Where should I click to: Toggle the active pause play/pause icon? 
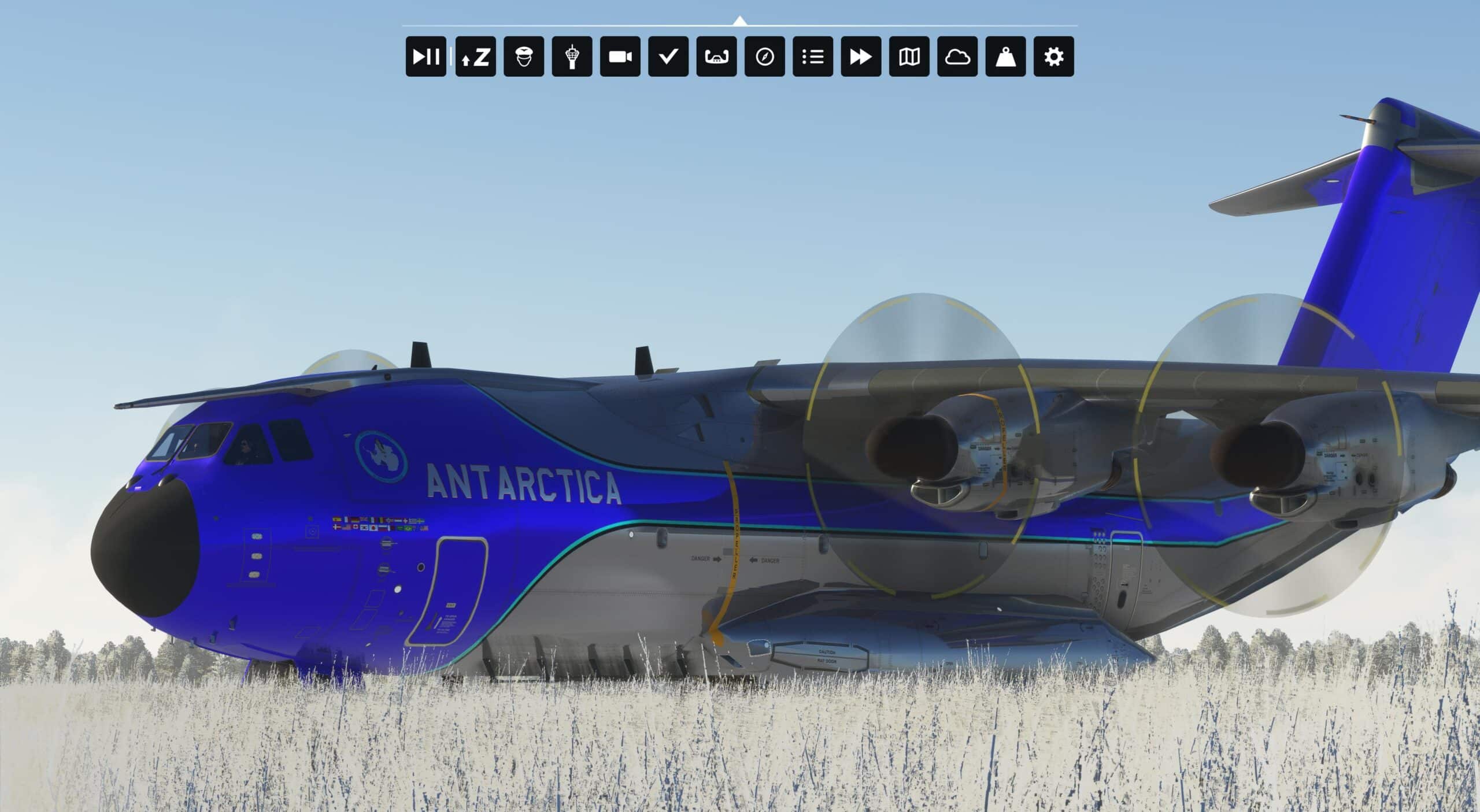pyautogui.click(x=425, y=57)
